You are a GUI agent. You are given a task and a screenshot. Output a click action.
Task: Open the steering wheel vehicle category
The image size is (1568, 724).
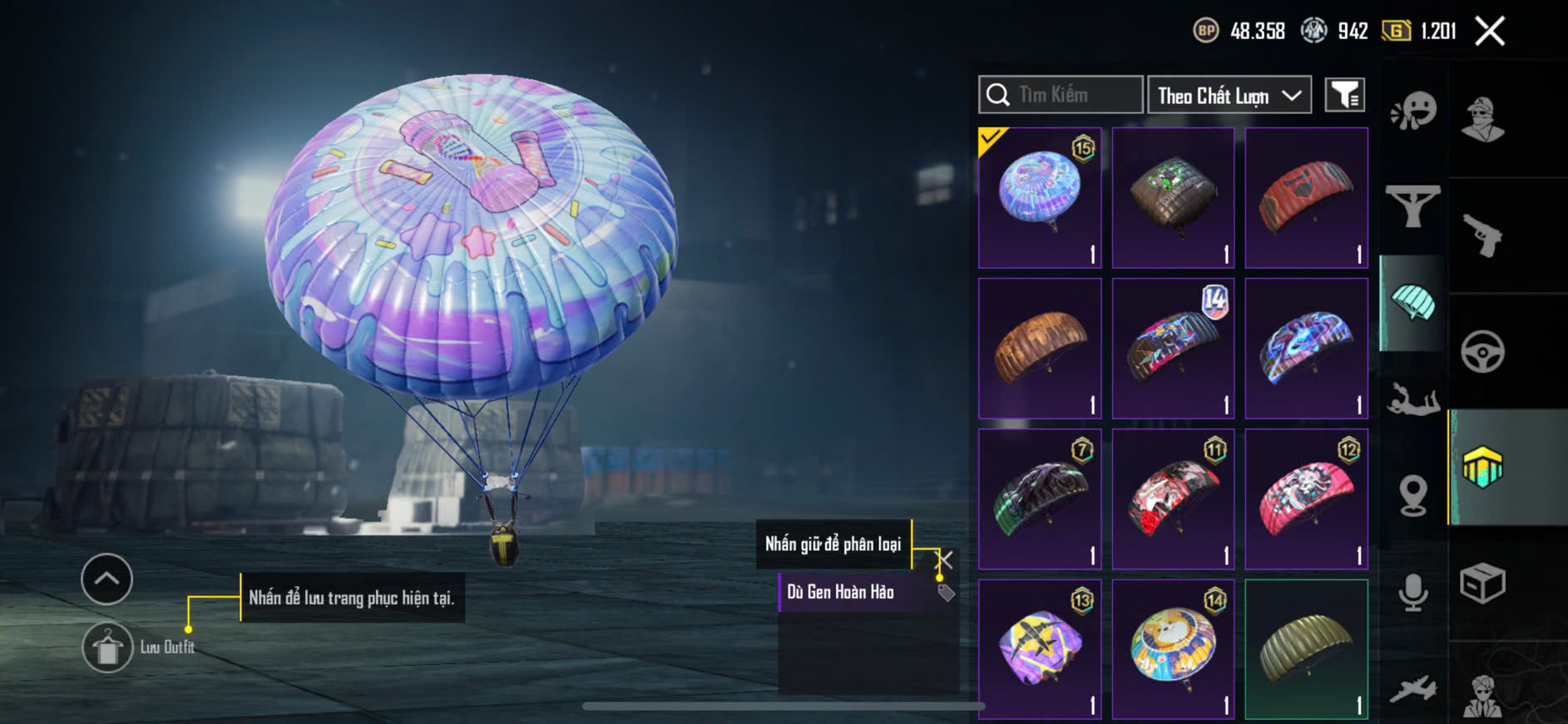tap(1482, 351)
